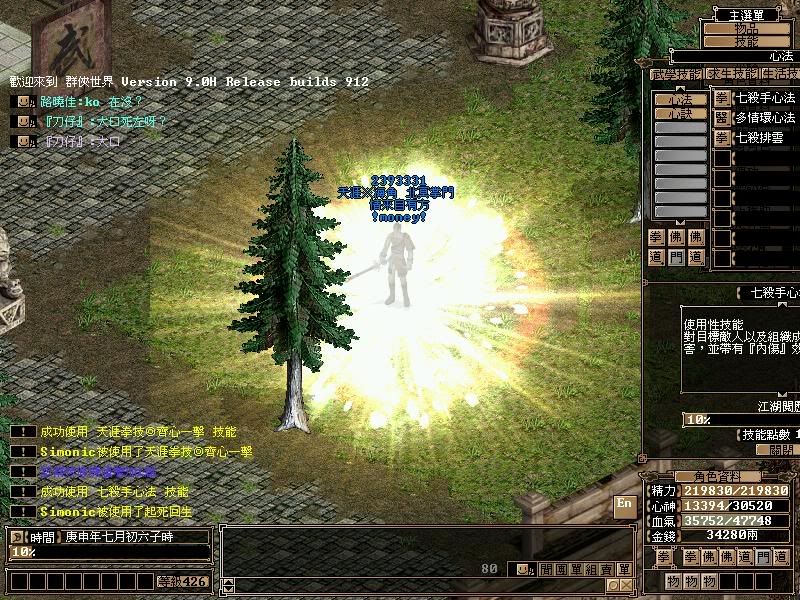Select the 組 party chat channel button

[x=590, y=569]
